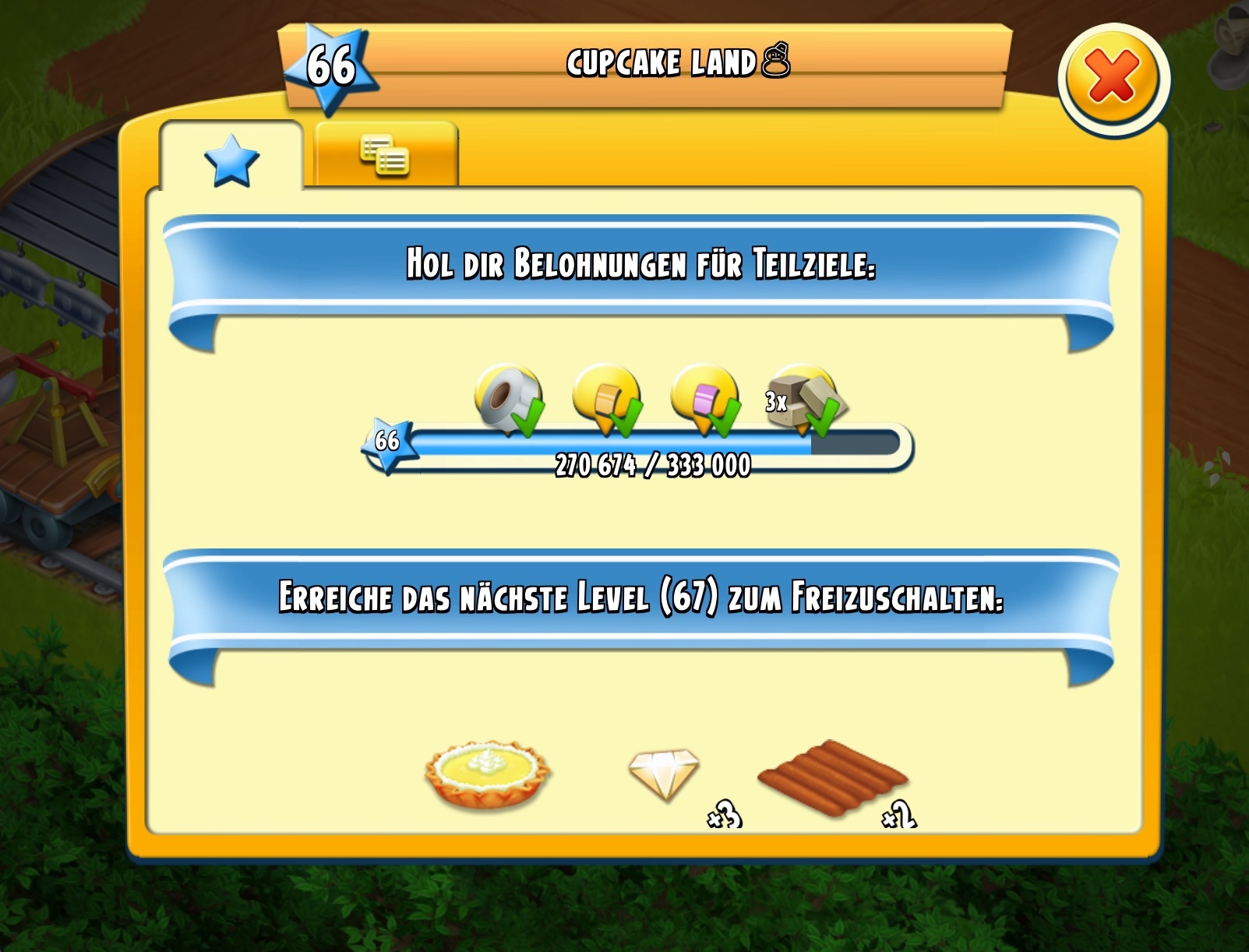Switch to the blue star tab

[231, 160]
